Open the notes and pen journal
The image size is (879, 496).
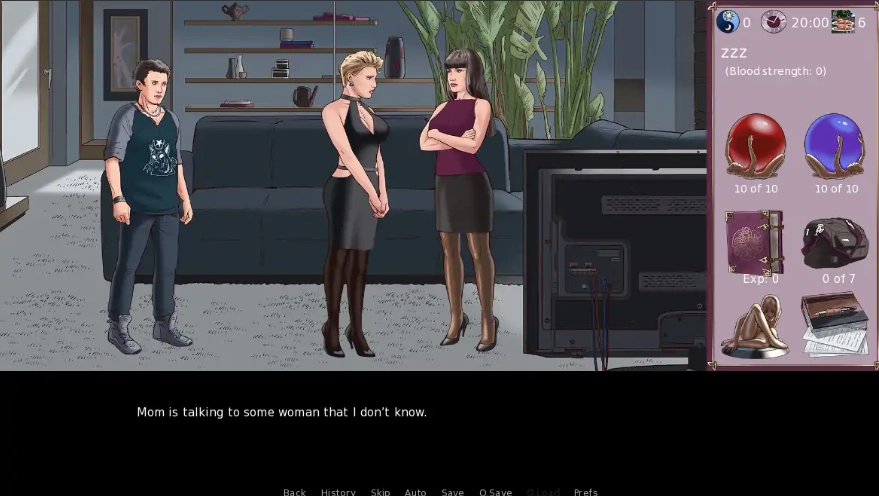[x=835, y=324]
